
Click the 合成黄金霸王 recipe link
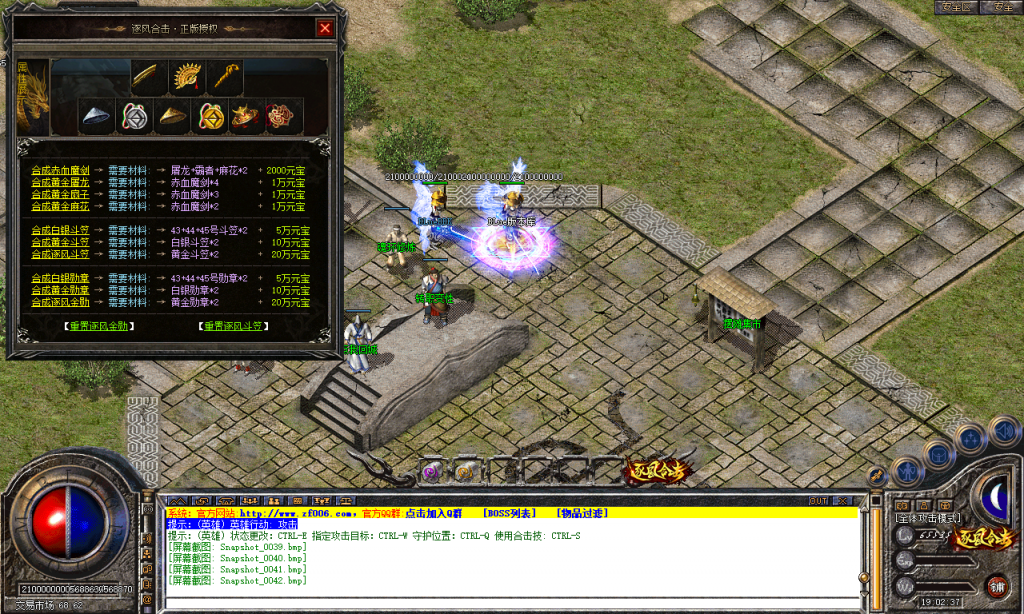click(x=60, y=194)
